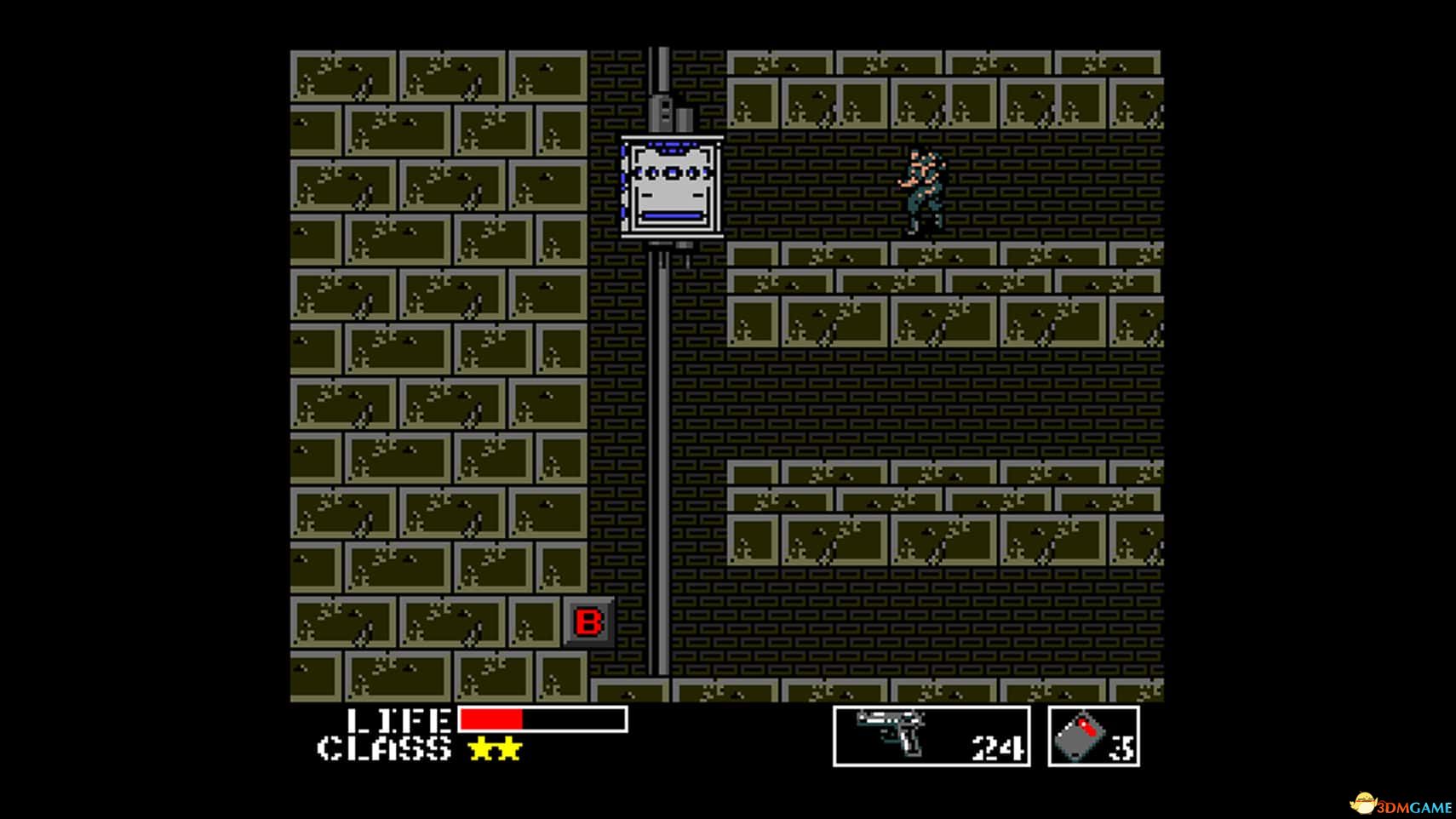Select the surveillance camera box on the pole
Viewport: 1456px width, 819px height.
coord(671,186)
